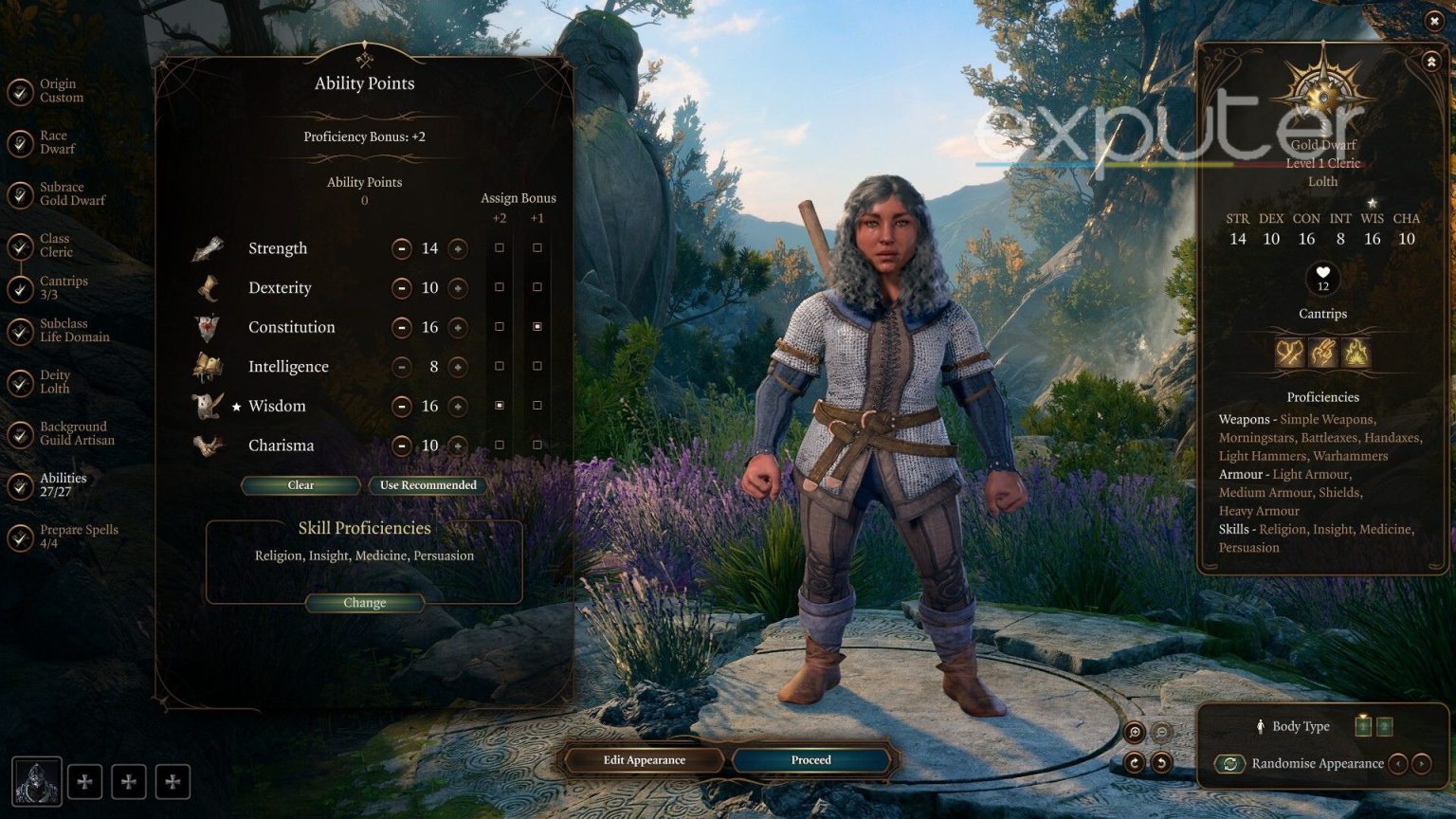
Task: Uncheck the +1 bonus for Constitution
Action: (x=537, y=326)
